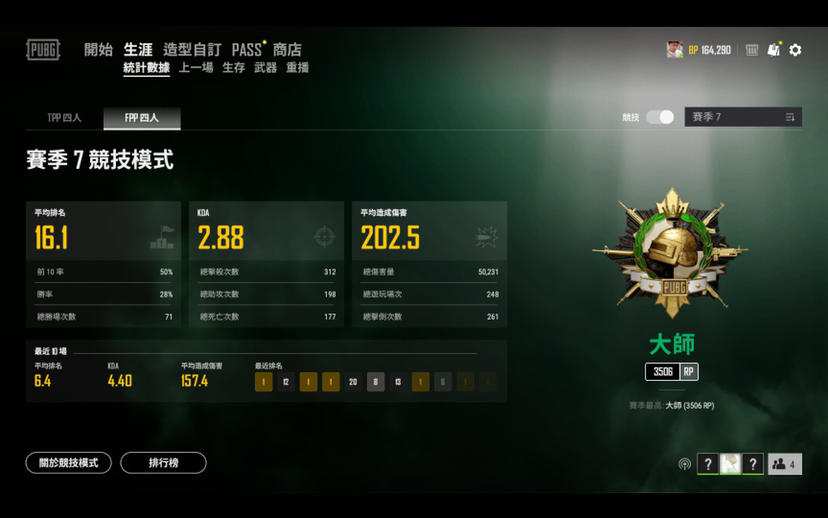Click the player avatar beside BP balance
The width and height of the screenshot is (828, 518).
(x=675, y=50)
